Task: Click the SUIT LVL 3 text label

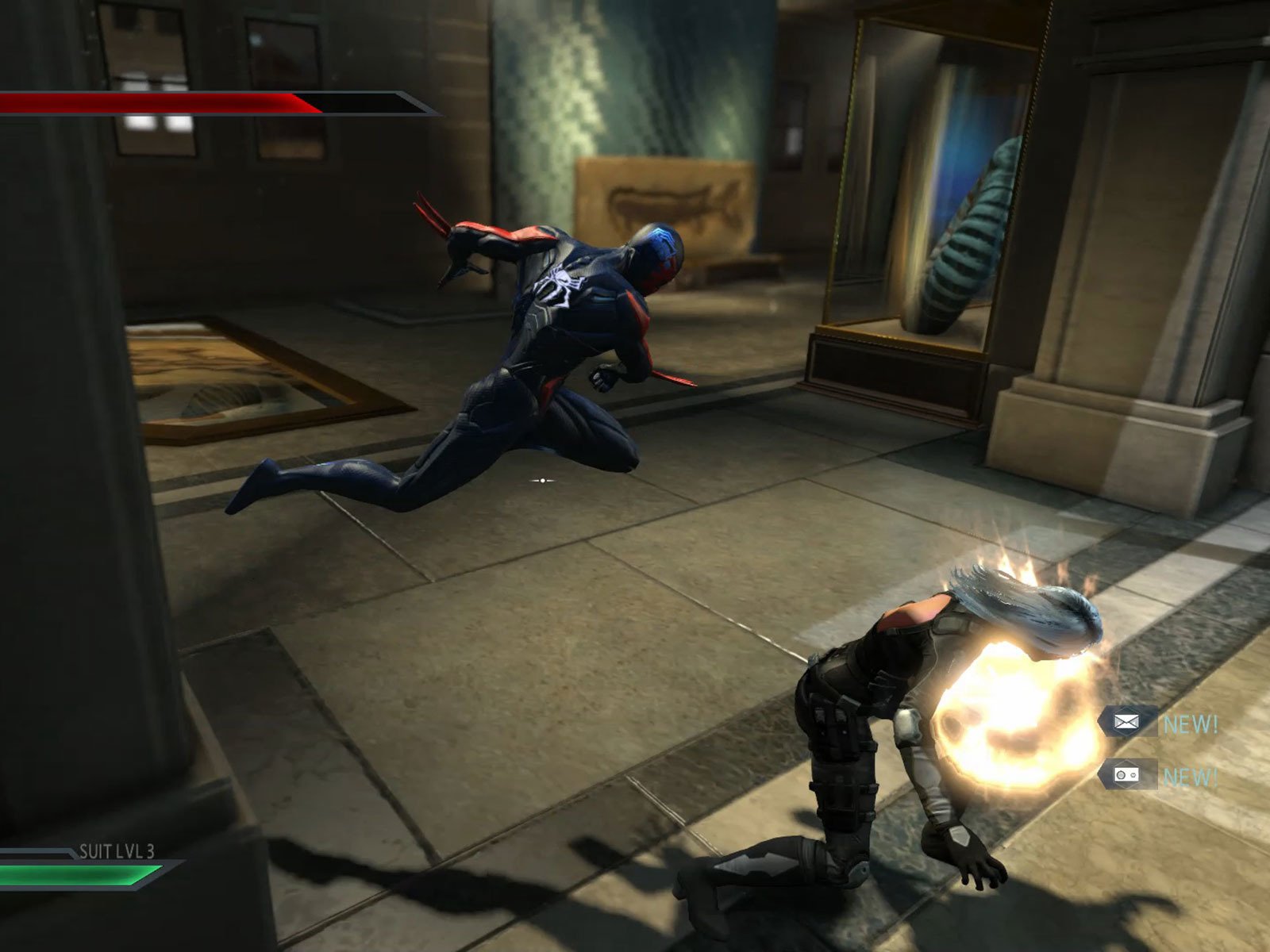Action: (116, 850)
